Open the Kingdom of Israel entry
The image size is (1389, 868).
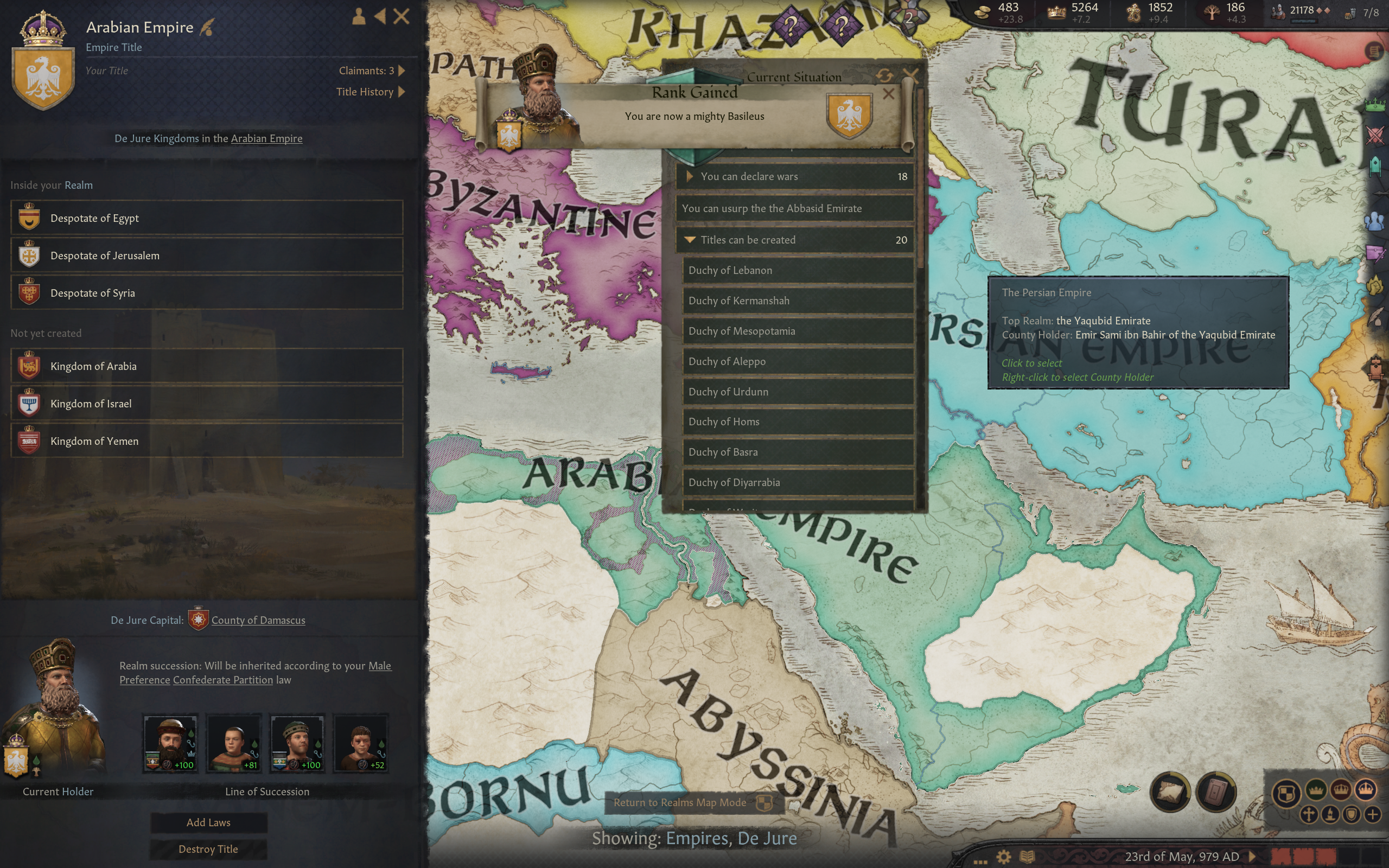[x=207, y=404]
